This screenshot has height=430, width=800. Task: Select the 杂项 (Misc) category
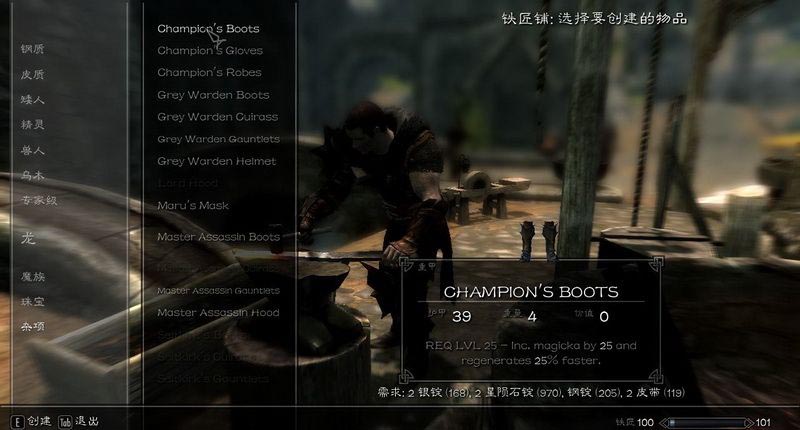[x=33, y=326]
